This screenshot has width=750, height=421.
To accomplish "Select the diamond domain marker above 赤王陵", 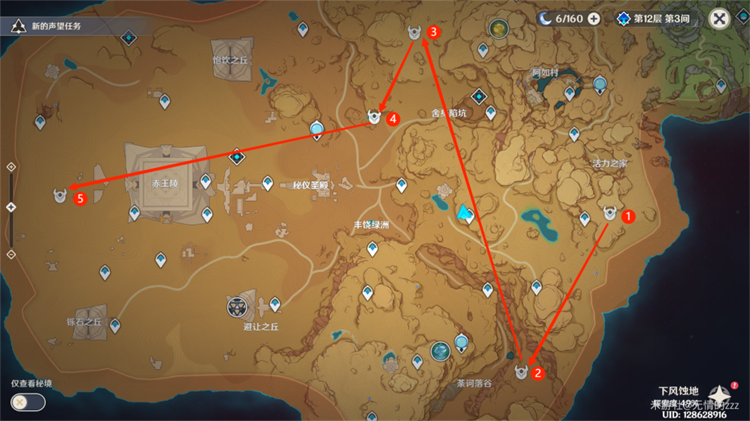I will tap(237, 157).
